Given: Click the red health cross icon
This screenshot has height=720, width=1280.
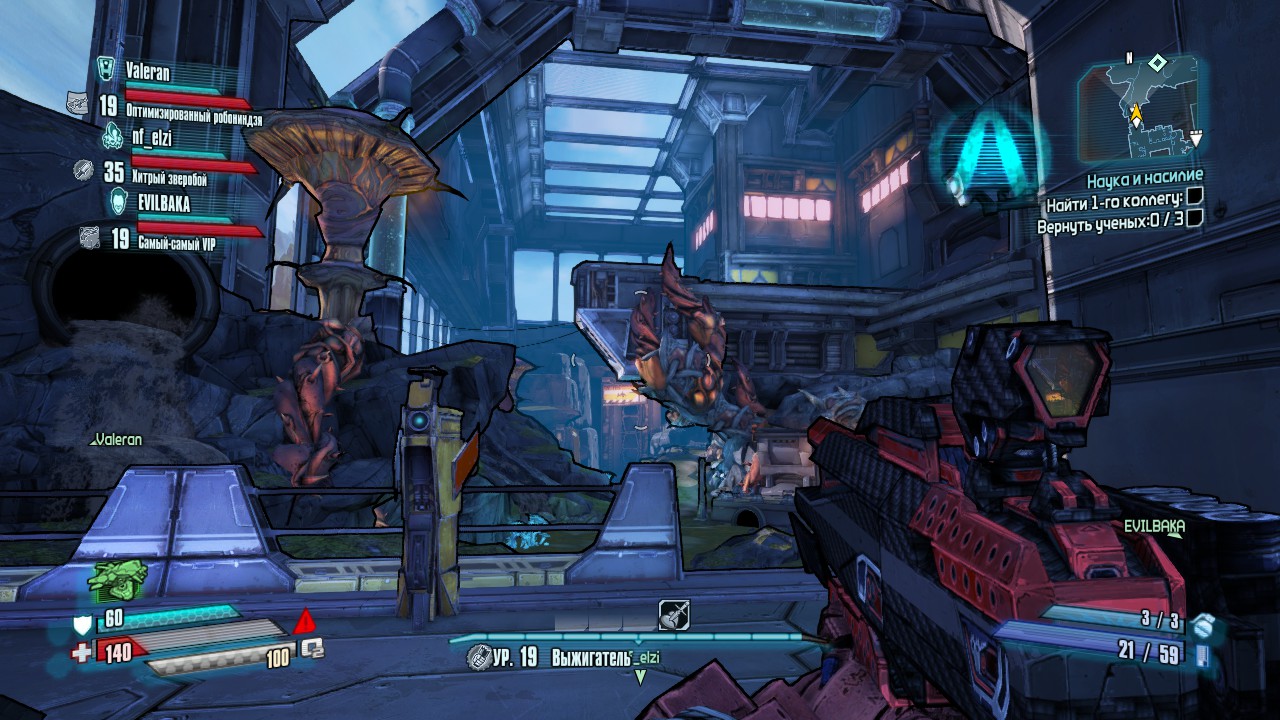Looking at the screenshot, I should [82, 652].
